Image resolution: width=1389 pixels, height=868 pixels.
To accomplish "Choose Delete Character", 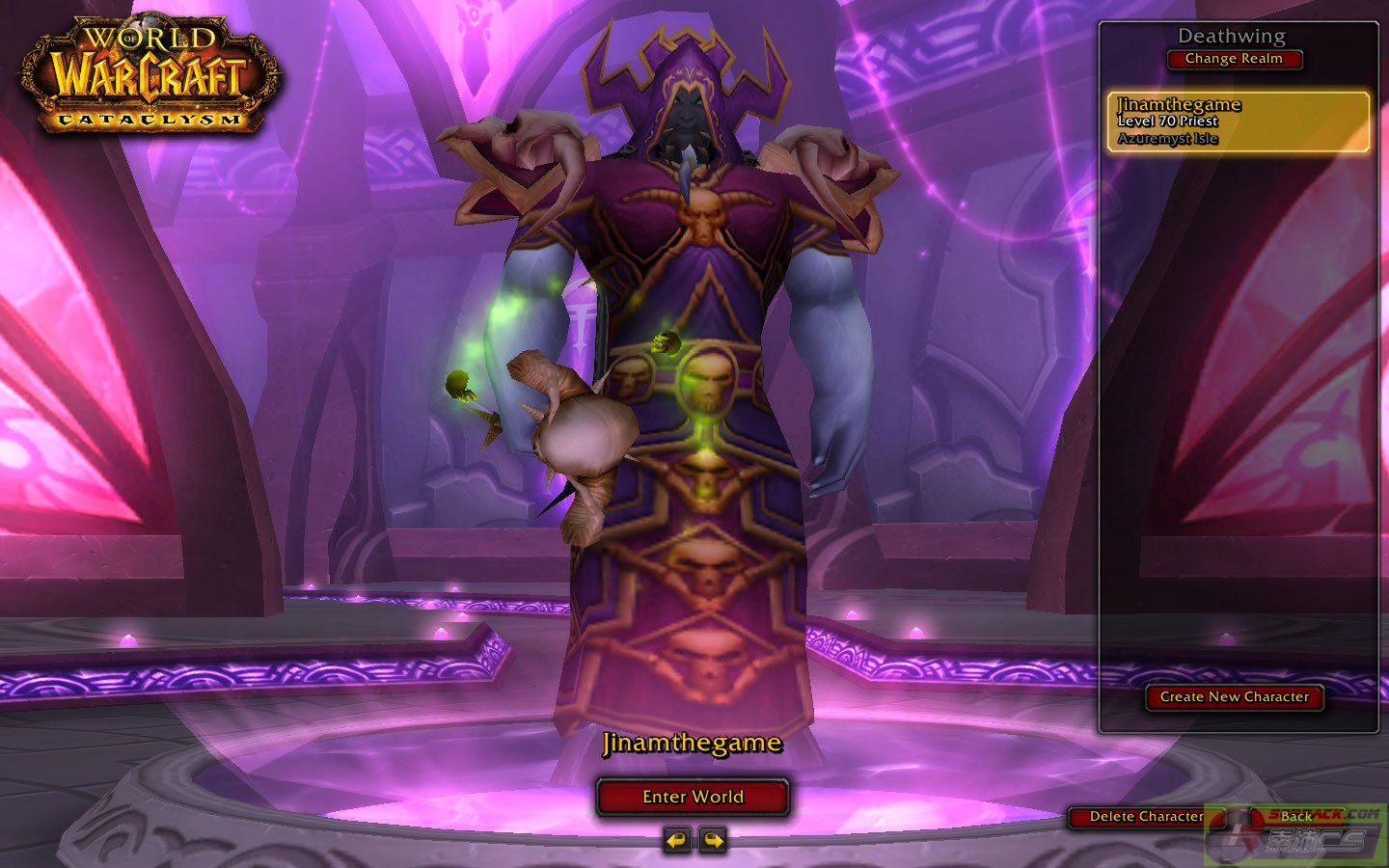I will [x=1146, y=817].
